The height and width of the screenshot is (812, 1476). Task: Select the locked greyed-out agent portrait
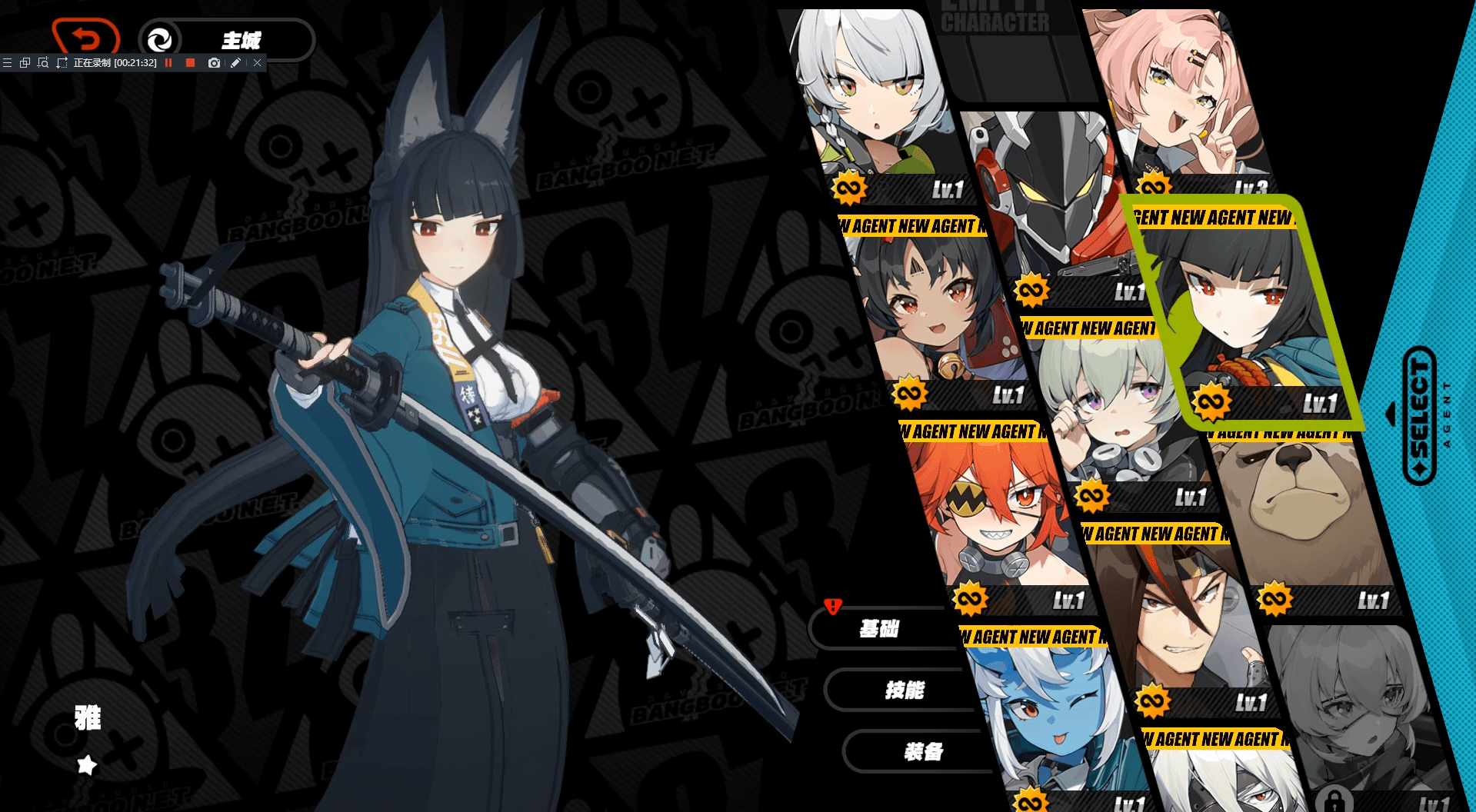1354,715
